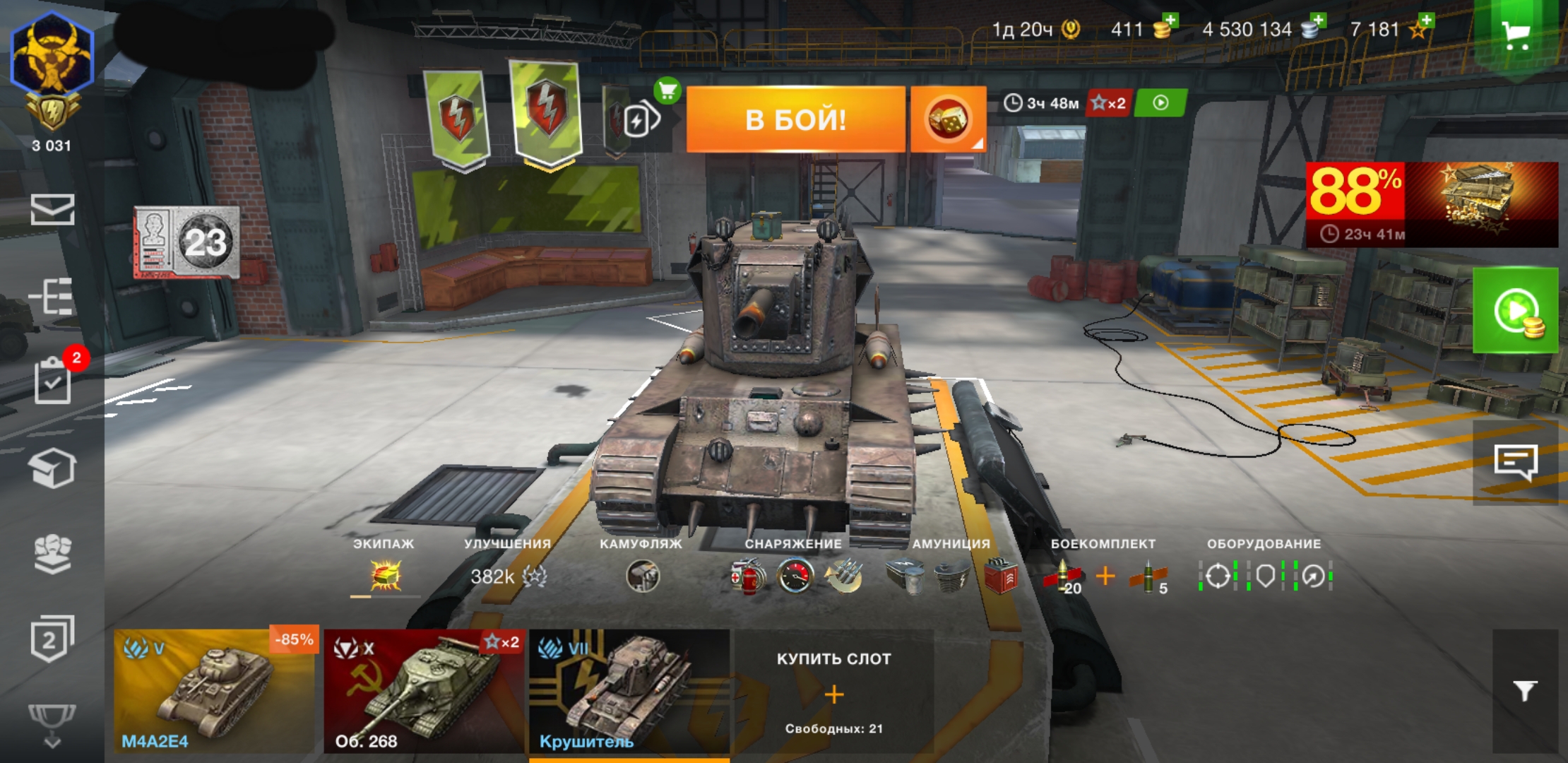Select the M4A2E4 tank card

point(214,691)
